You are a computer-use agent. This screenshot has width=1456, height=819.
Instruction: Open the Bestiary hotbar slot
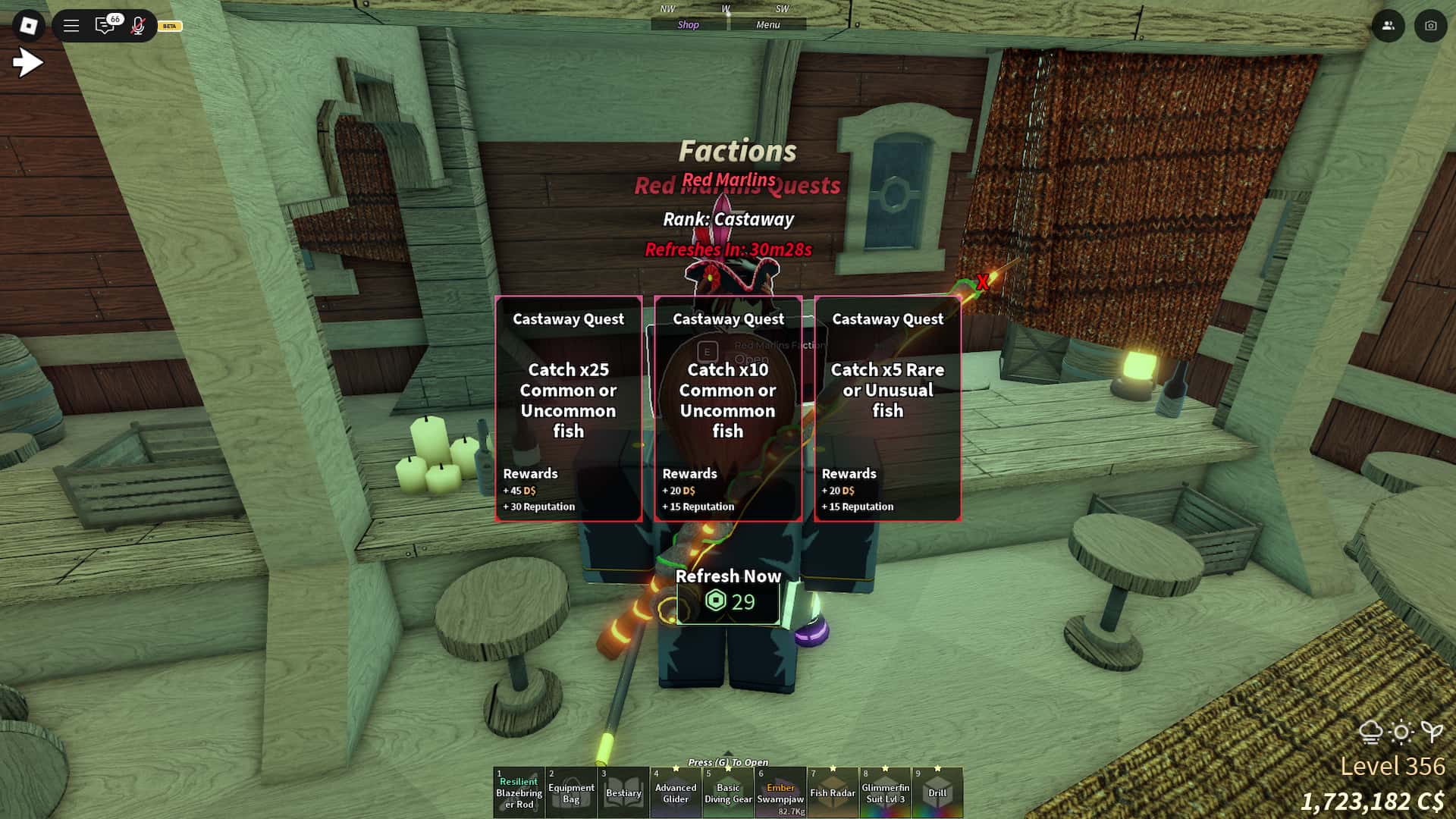click(x=623, y=792)
